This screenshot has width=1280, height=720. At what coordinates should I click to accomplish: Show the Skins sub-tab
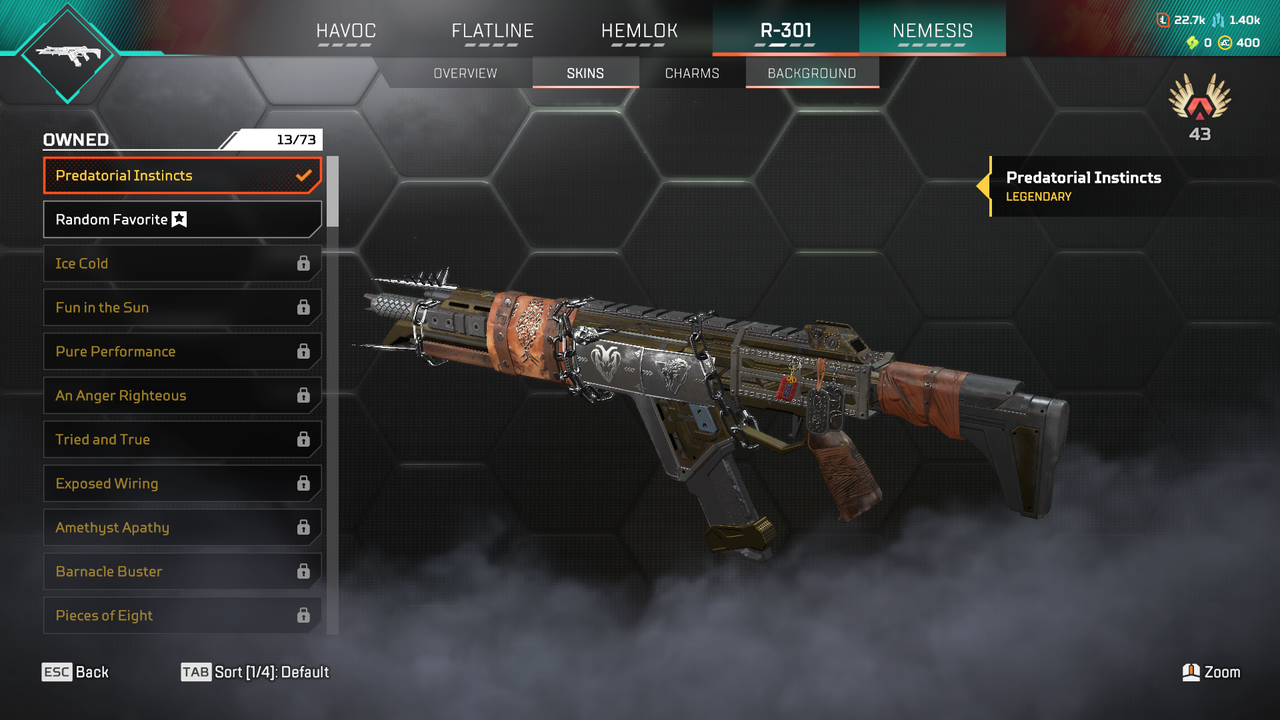coord(585,73)
